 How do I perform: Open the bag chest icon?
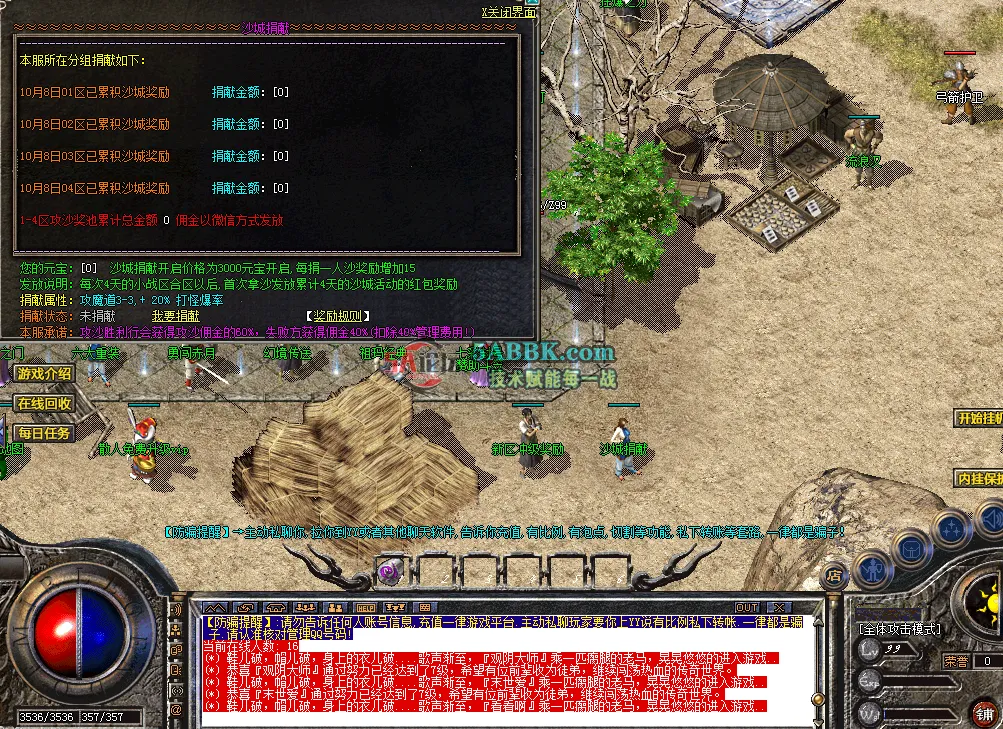click(x=912, y=548)
